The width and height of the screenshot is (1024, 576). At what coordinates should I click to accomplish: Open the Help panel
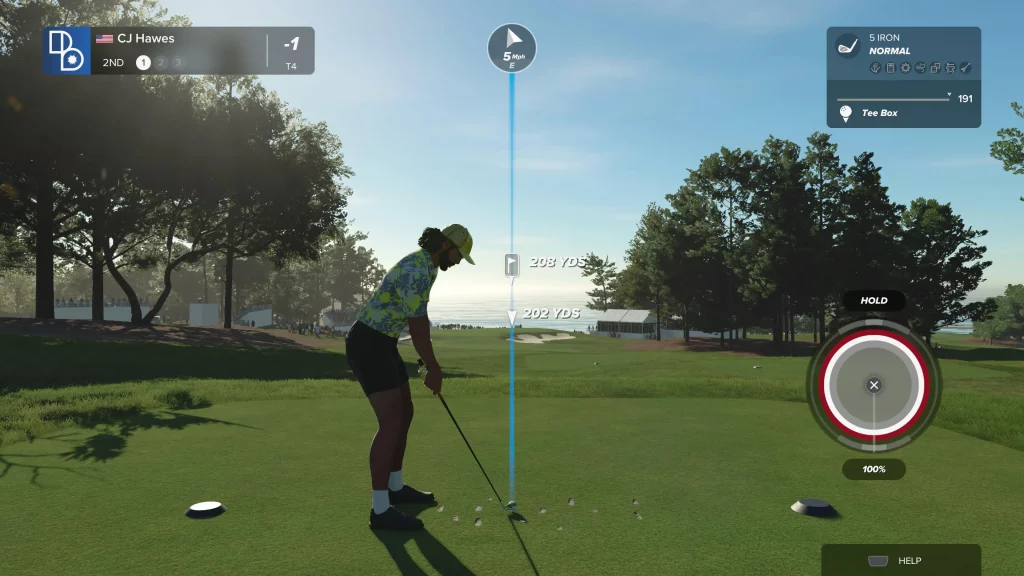point(900,561)
